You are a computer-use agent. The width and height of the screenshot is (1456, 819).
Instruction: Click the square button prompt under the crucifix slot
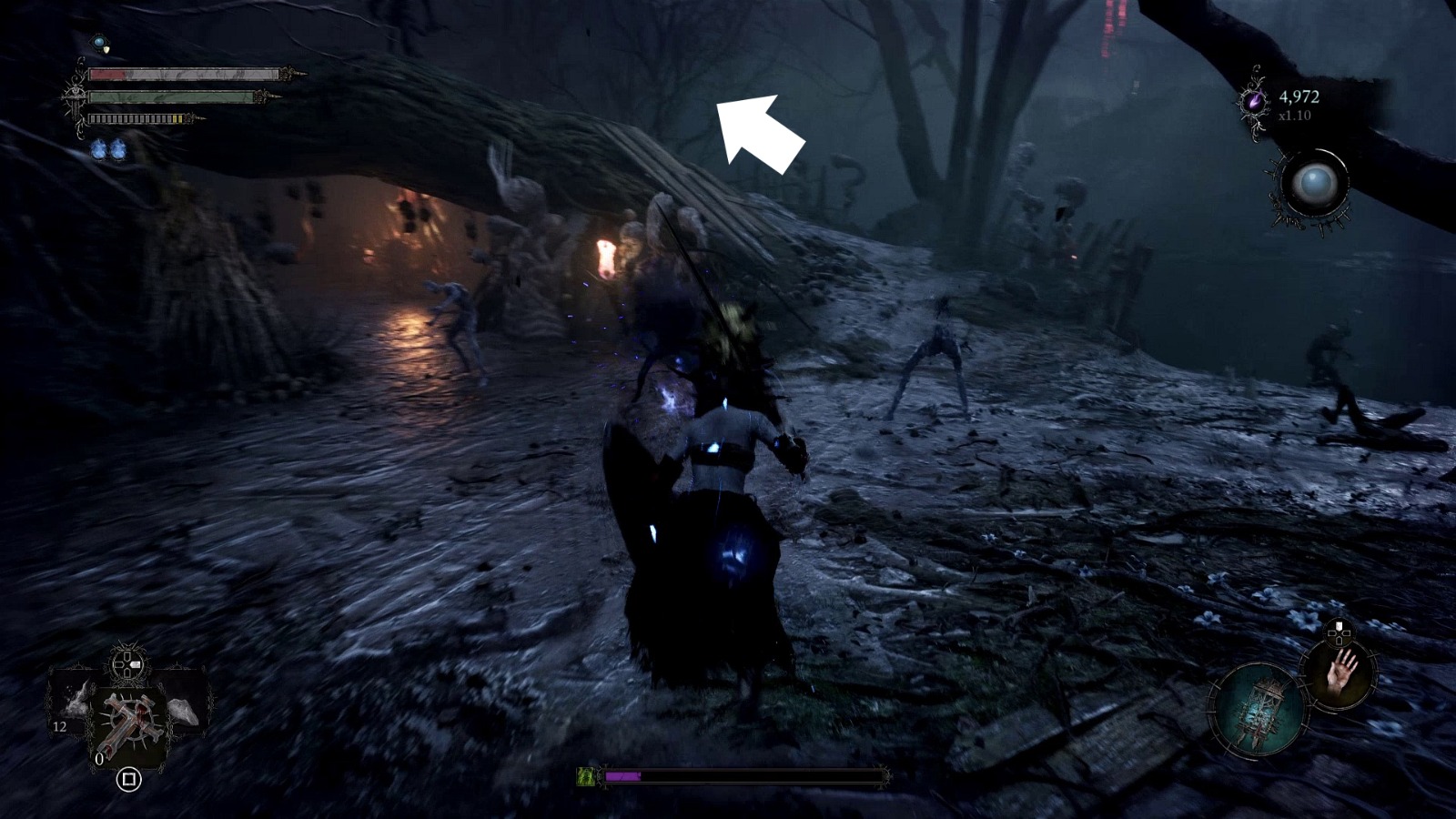coord(129,780)
